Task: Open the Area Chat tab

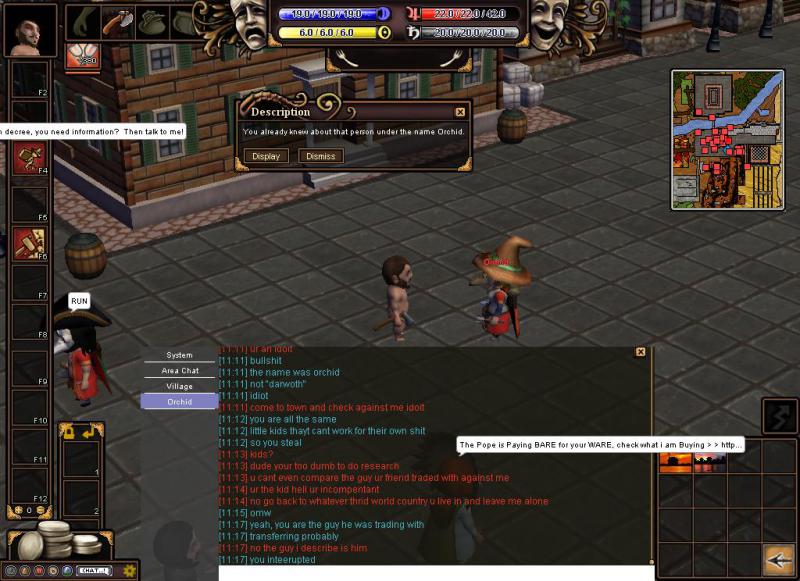Action: (x=179, y=370)
